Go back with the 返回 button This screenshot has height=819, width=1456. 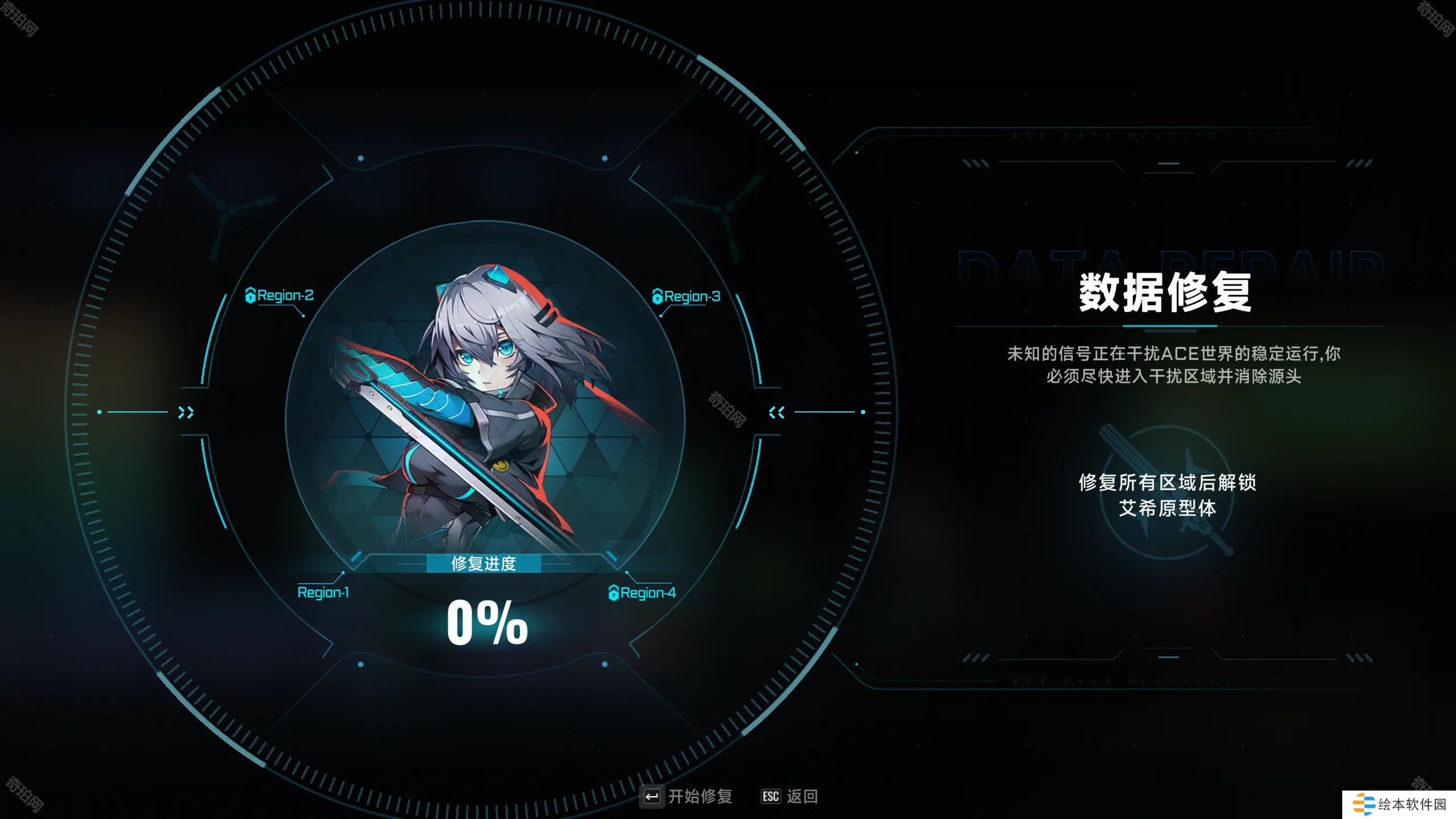pos(789,796)
